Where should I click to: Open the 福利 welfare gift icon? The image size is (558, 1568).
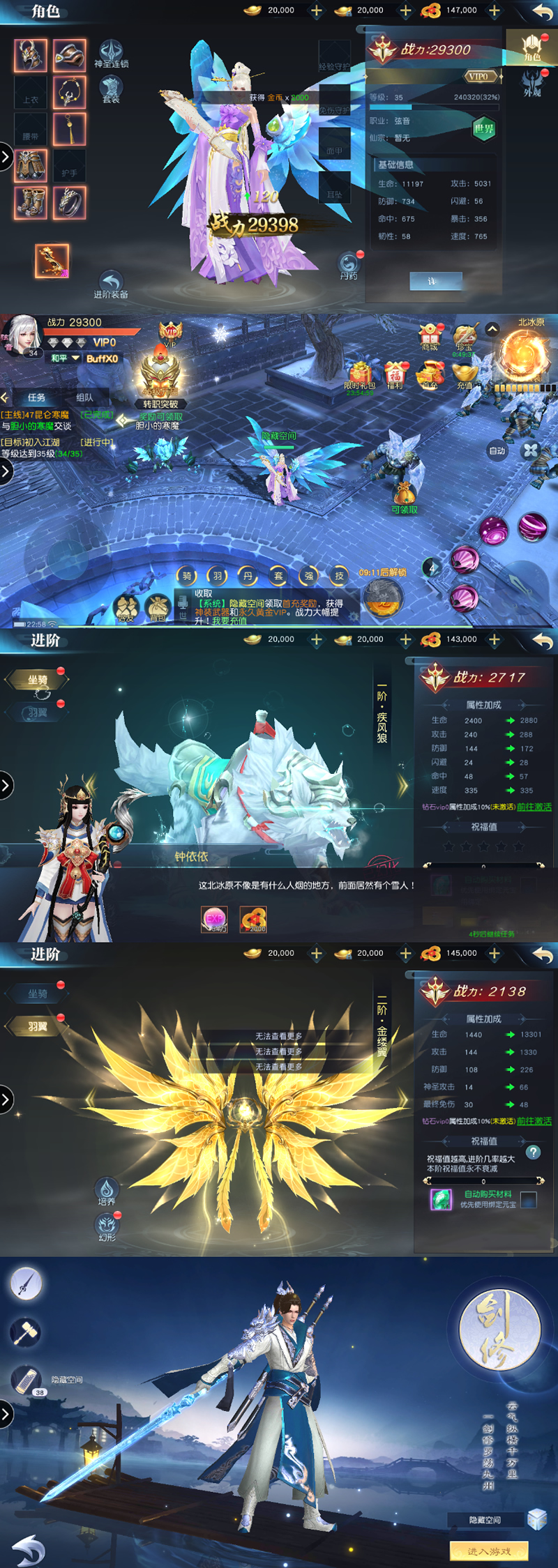coord(396,376)
